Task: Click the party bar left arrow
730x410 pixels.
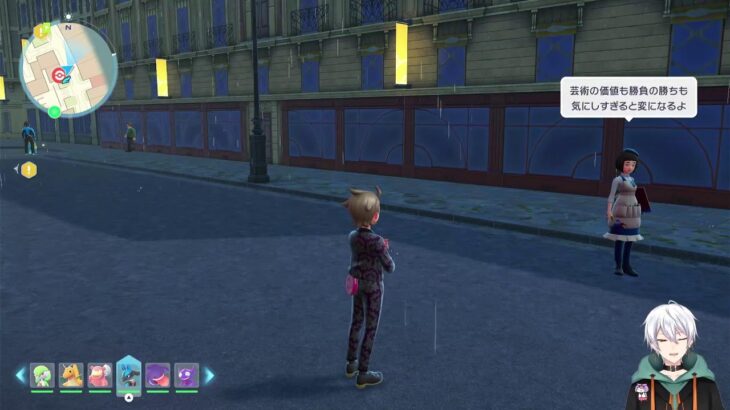Action: 20,375
